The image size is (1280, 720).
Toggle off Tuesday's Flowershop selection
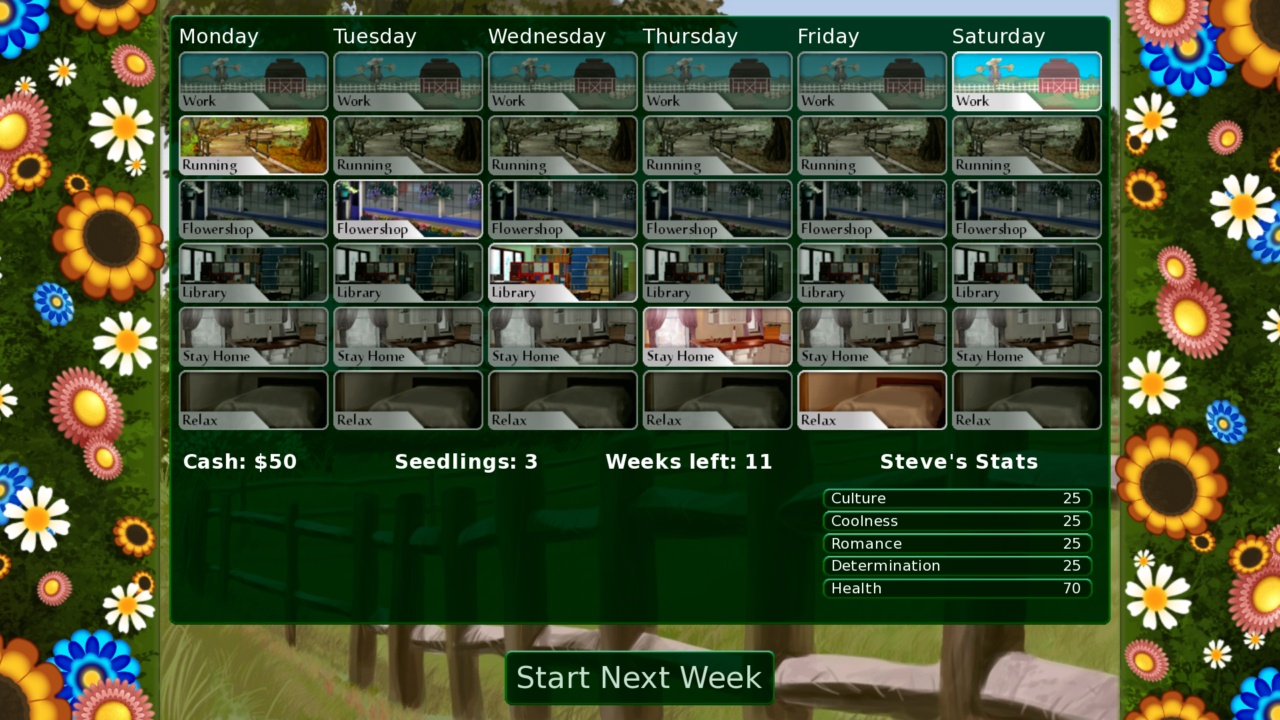coord(407,209)
